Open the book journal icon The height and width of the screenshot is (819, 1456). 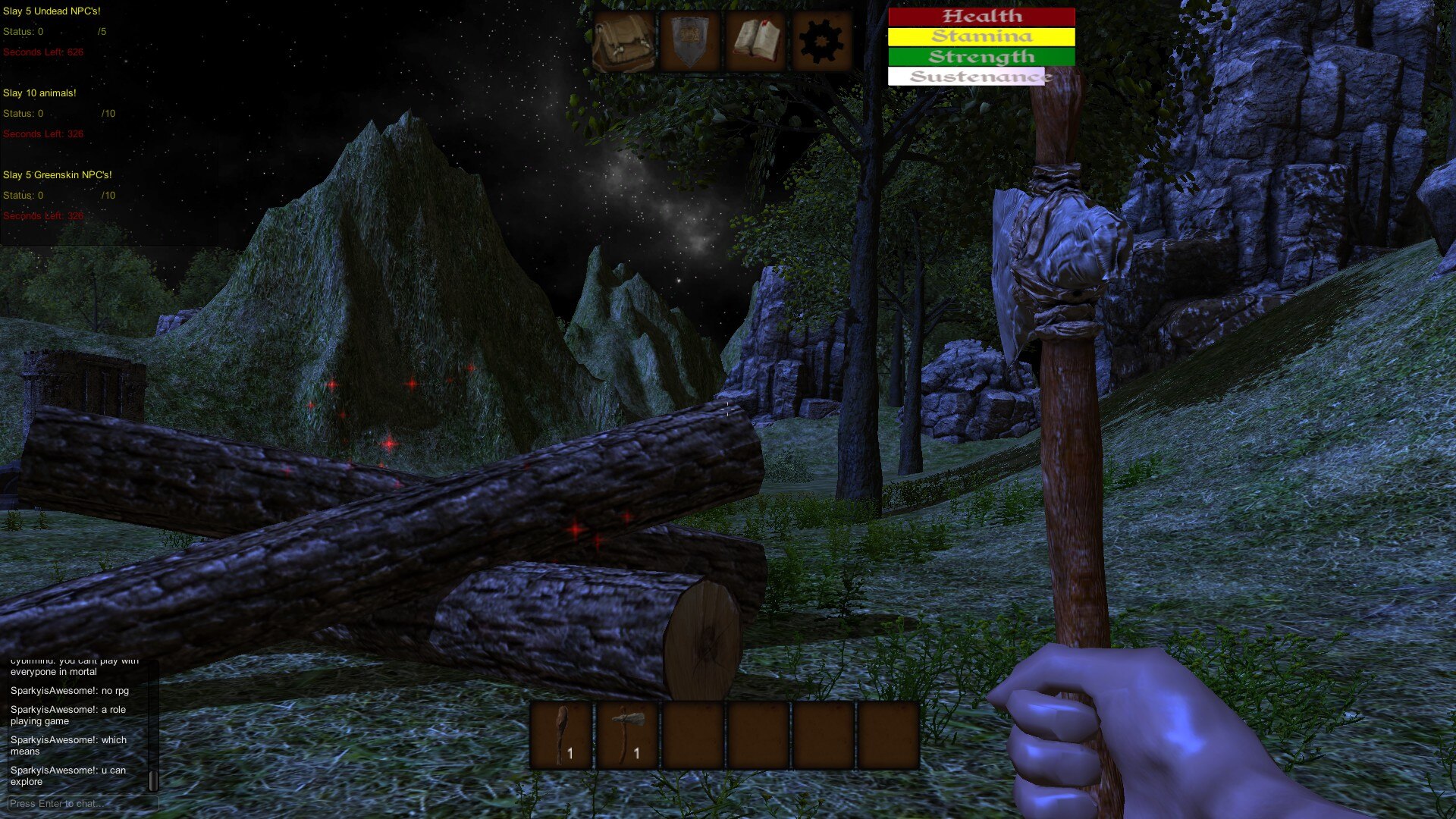tap(755, 42)
